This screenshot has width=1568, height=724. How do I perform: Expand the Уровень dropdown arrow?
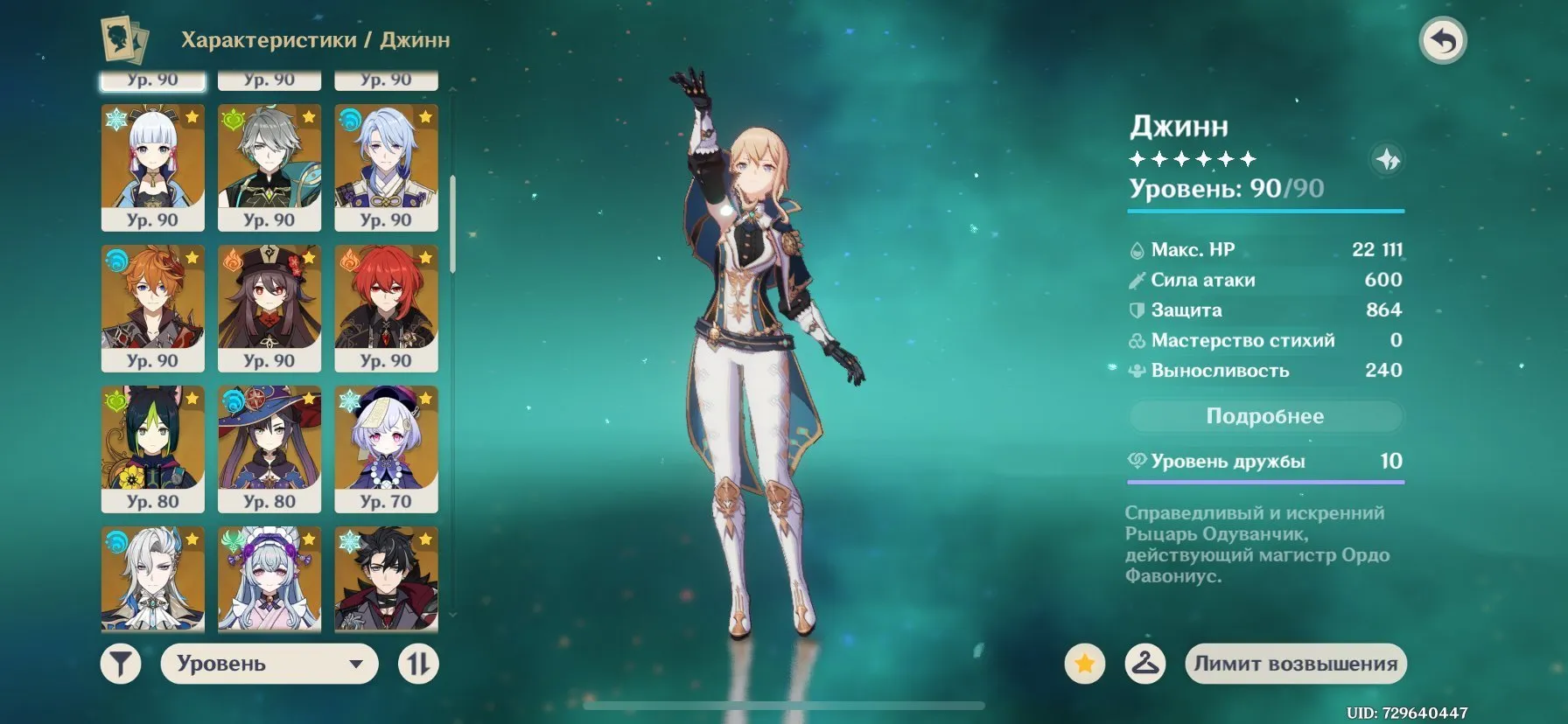pyautogui.click(x=355, y=664)
